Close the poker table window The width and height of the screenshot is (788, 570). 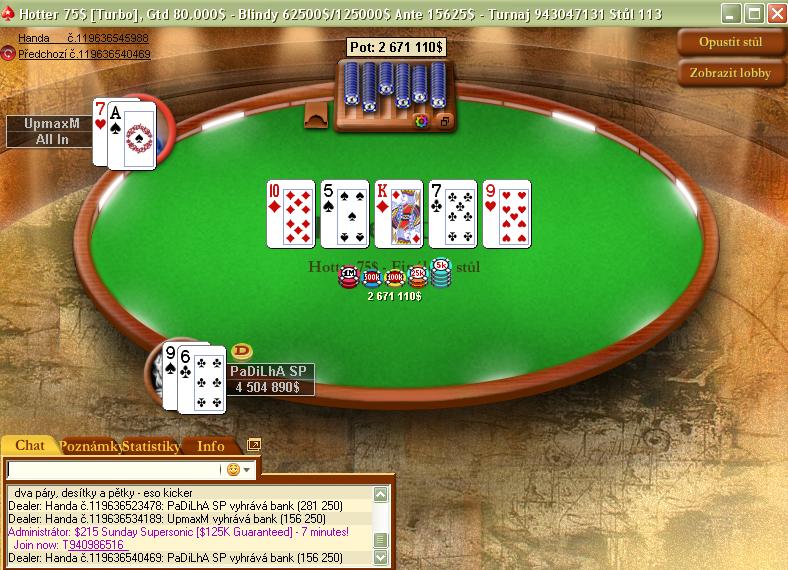click(774, 14)
